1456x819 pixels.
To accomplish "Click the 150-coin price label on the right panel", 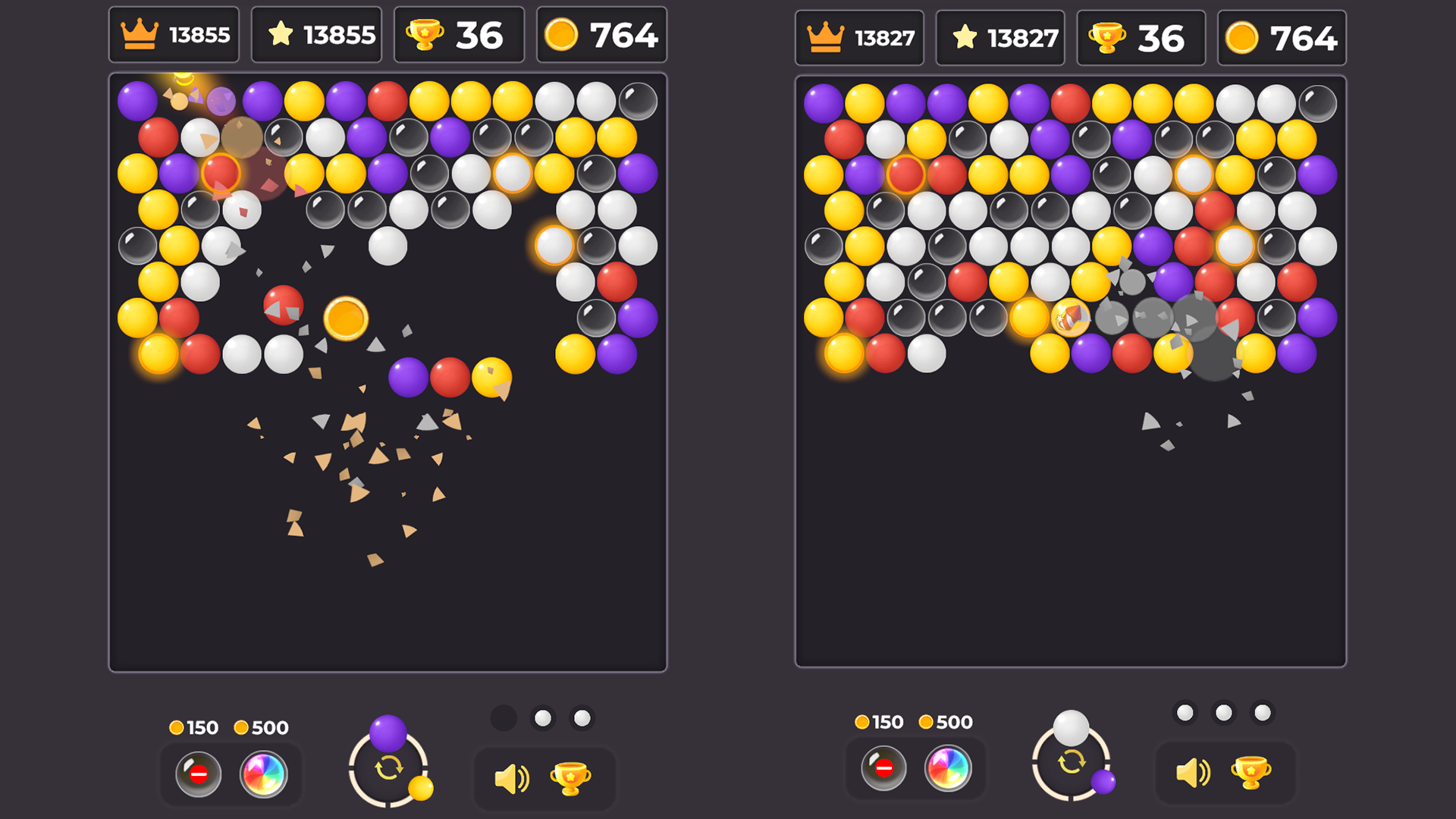I will point(878,722).
